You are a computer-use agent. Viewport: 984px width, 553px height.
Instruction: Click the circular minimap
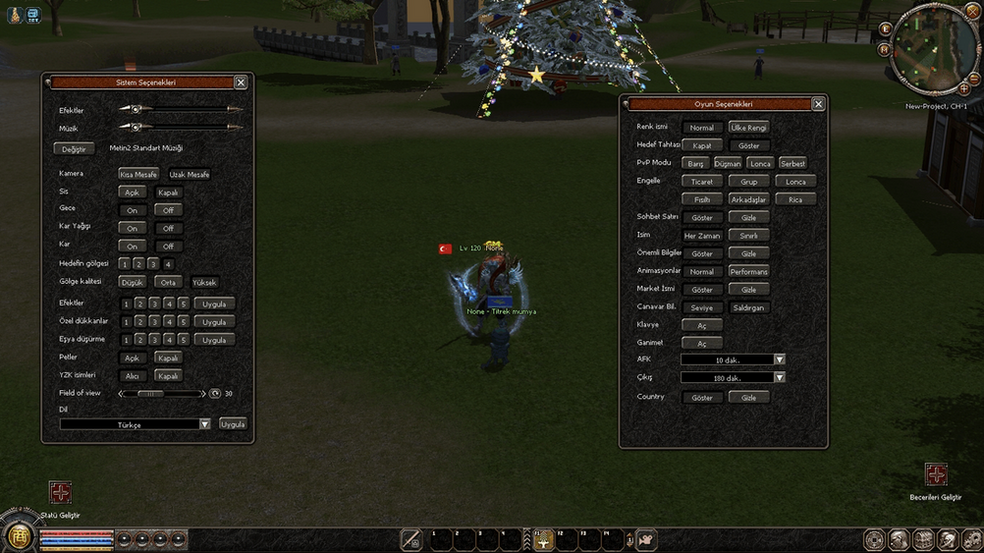tap(932, 48)
